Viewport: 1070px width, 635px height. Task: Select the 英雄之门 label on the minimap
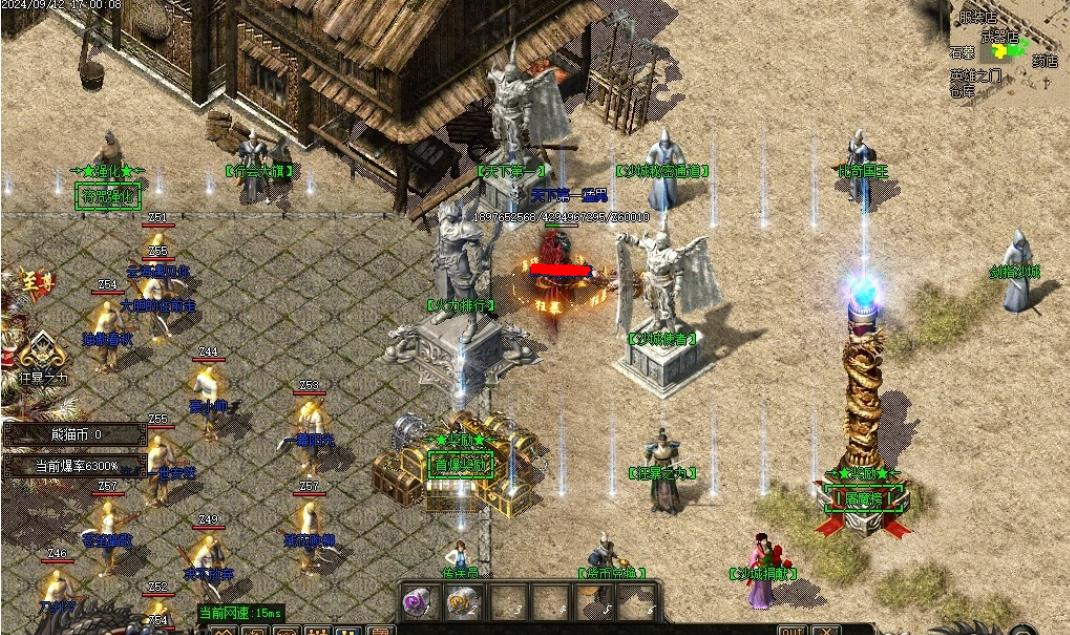pos(974,75)
